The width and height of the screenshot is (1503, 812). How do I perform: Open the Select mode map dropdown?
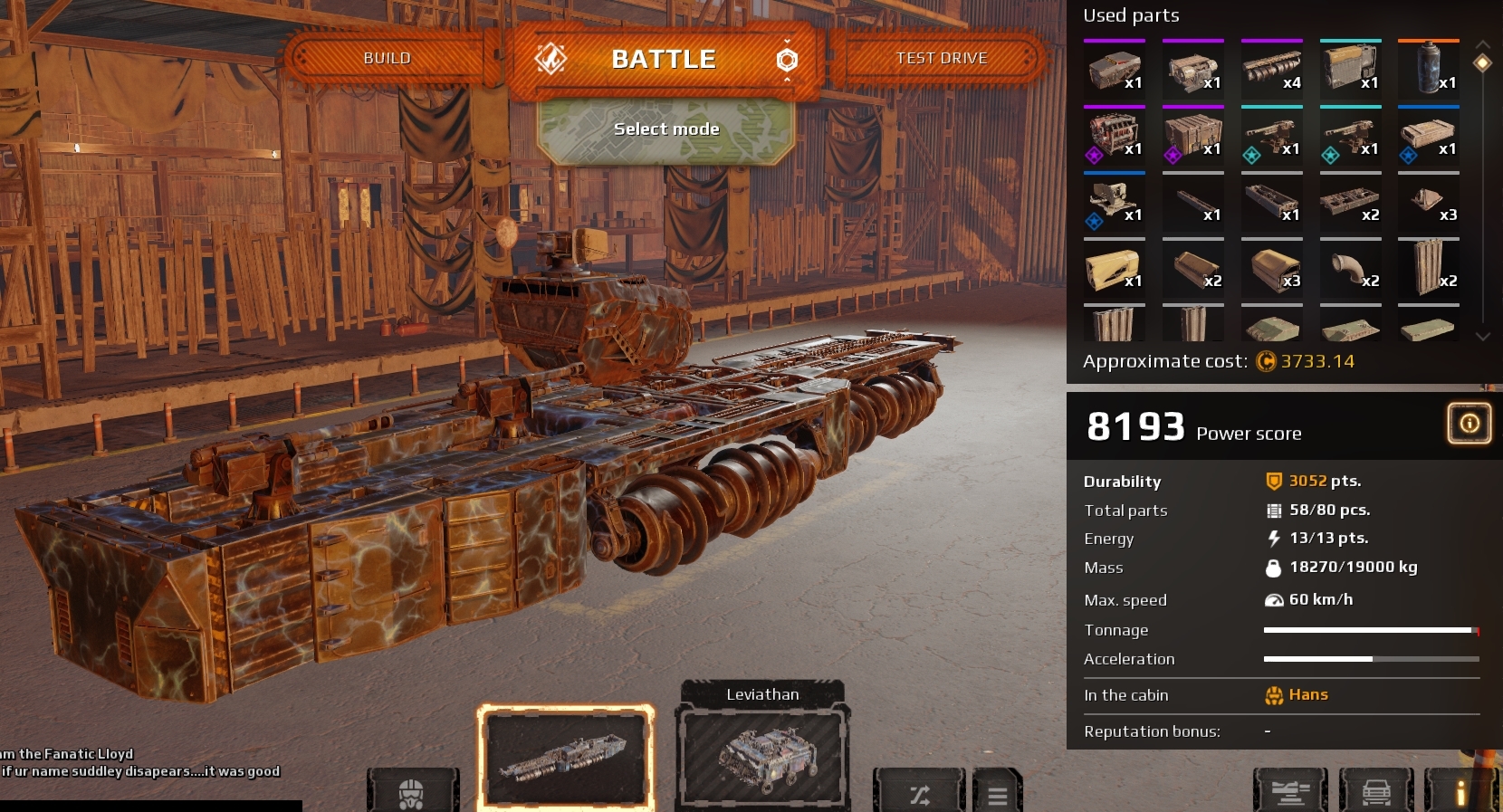coord(665,129)
